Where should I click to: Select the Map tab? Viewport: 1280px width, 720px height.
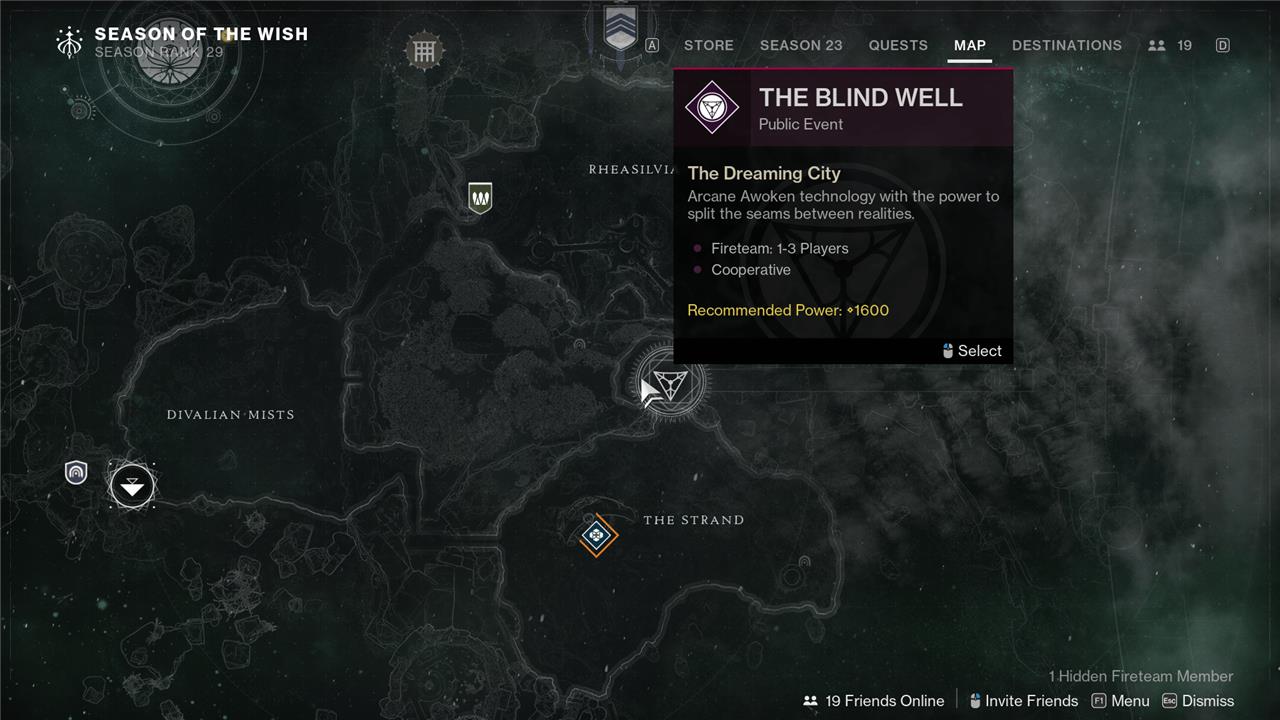click(x=969, y=45)
